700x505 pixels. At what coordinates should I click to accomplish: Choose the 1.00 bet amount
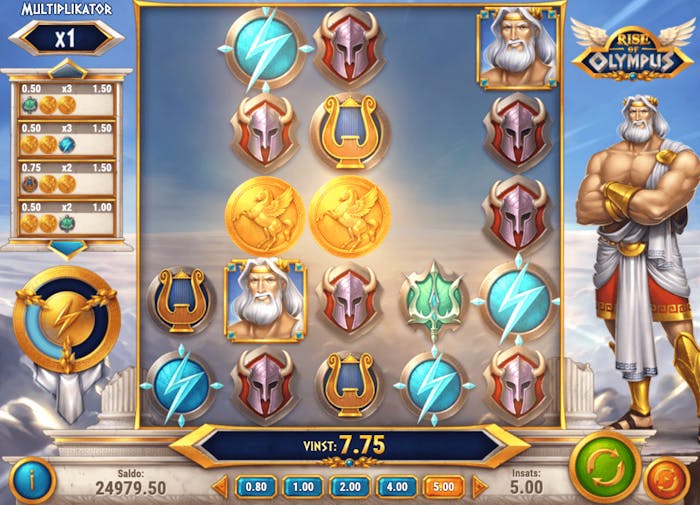pyautogui.click(x=302, y=487)
